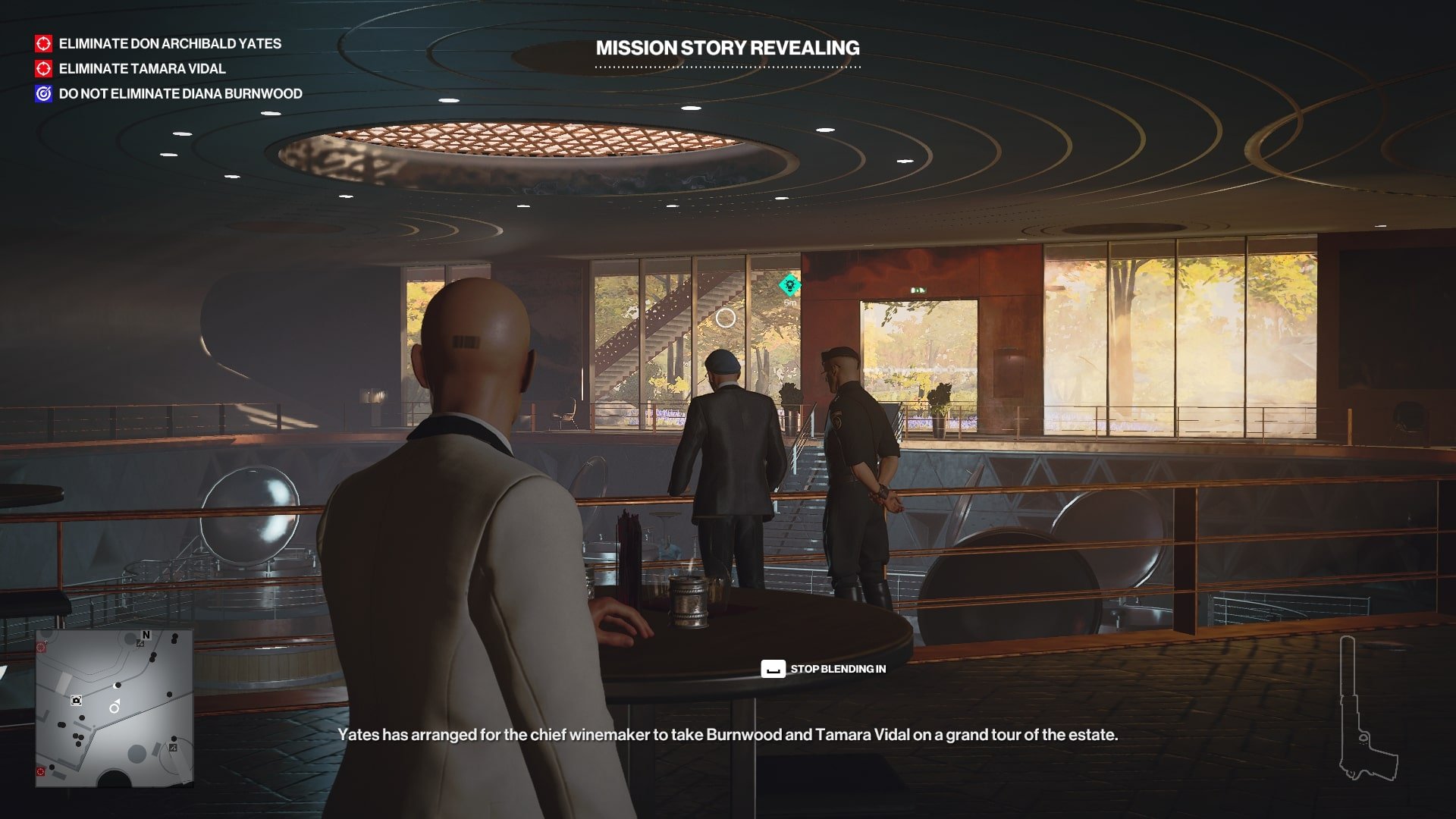Select the Eliminate Don Archibald Yates objective

[169, 44]
